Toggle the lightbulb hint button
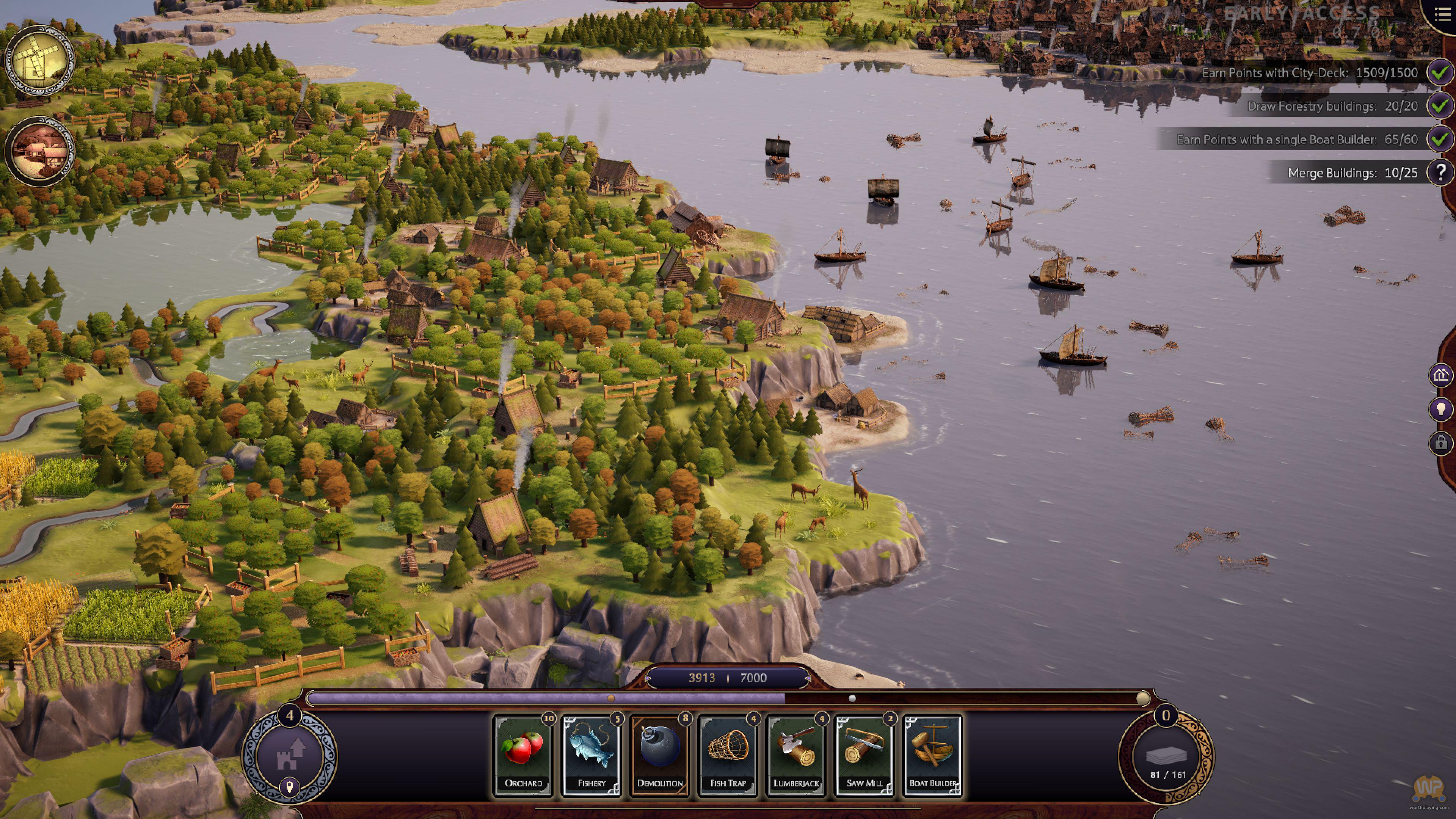Image resolution: width=1456 pixels, height=819 pixels. click(1441, 409)
